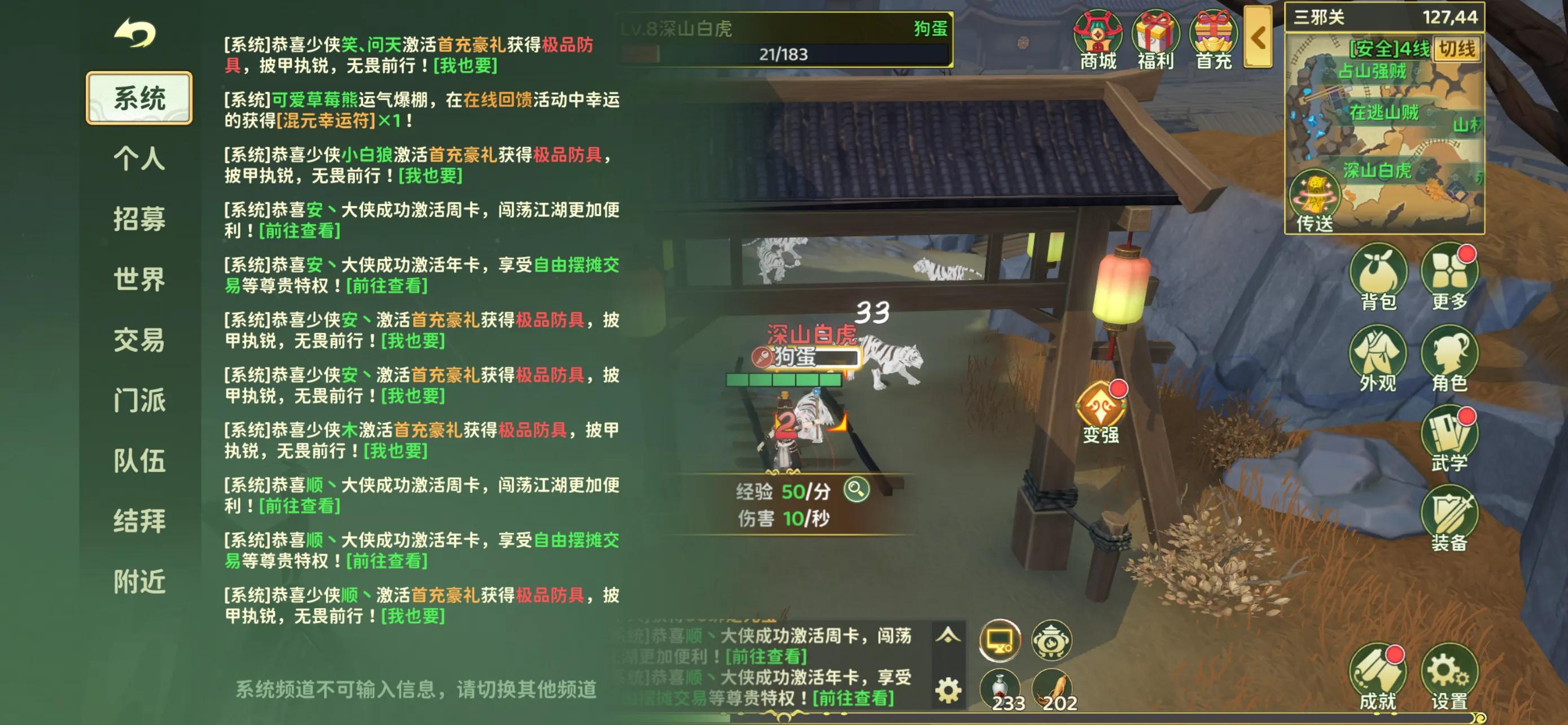Switch to the 交易 chat channel

(139, 341)
